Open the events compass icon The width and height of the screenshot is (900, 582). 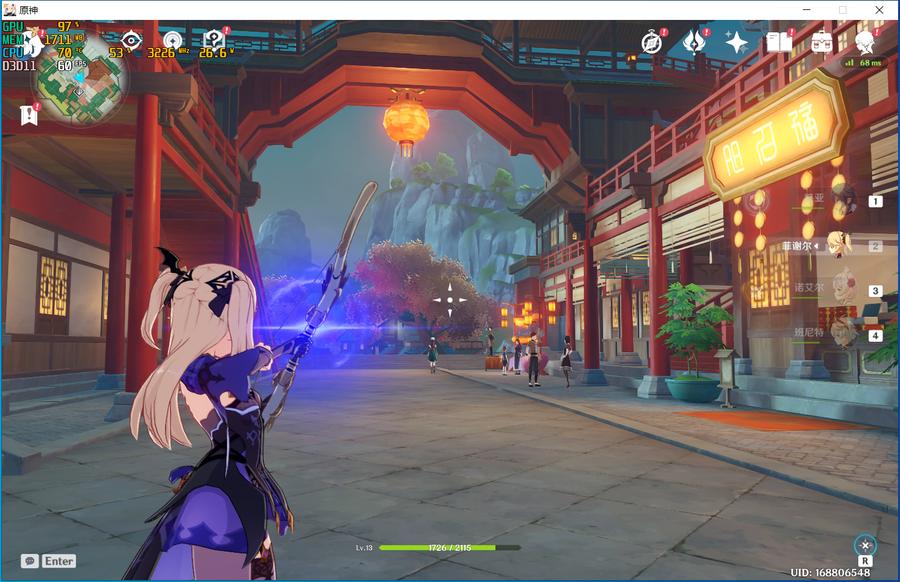(652, 42)
